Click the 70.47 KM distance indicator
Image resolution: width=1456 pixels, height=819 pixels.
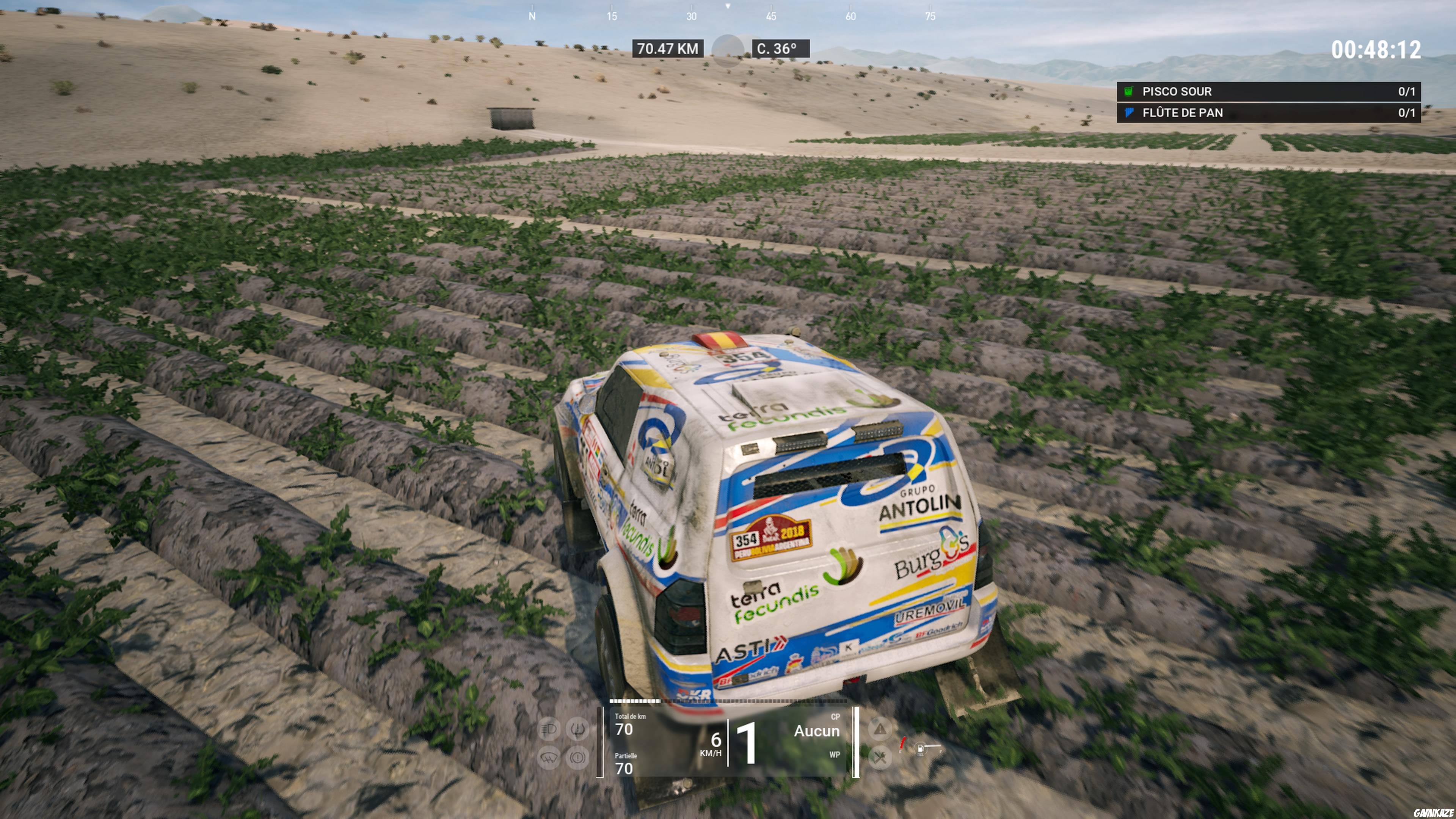tap(668, 49)
